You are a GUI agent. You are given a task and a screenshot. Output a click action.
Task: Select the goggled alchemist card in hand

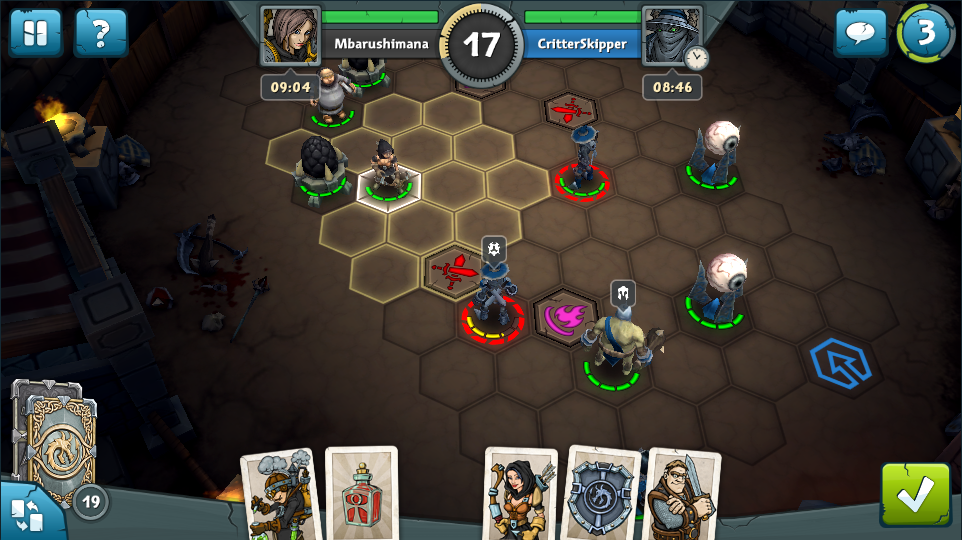tap(279, 495)
